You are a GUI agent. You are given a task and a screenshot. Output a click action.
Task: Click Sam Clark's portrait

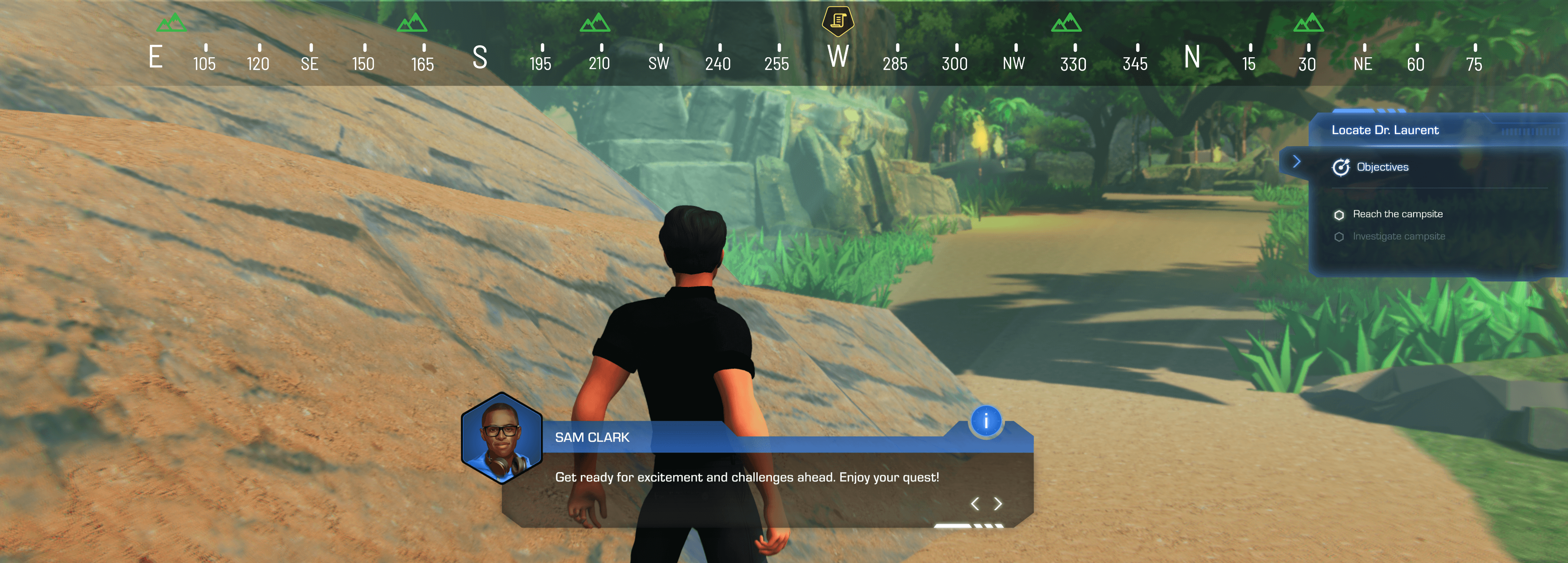pos(501,438)
